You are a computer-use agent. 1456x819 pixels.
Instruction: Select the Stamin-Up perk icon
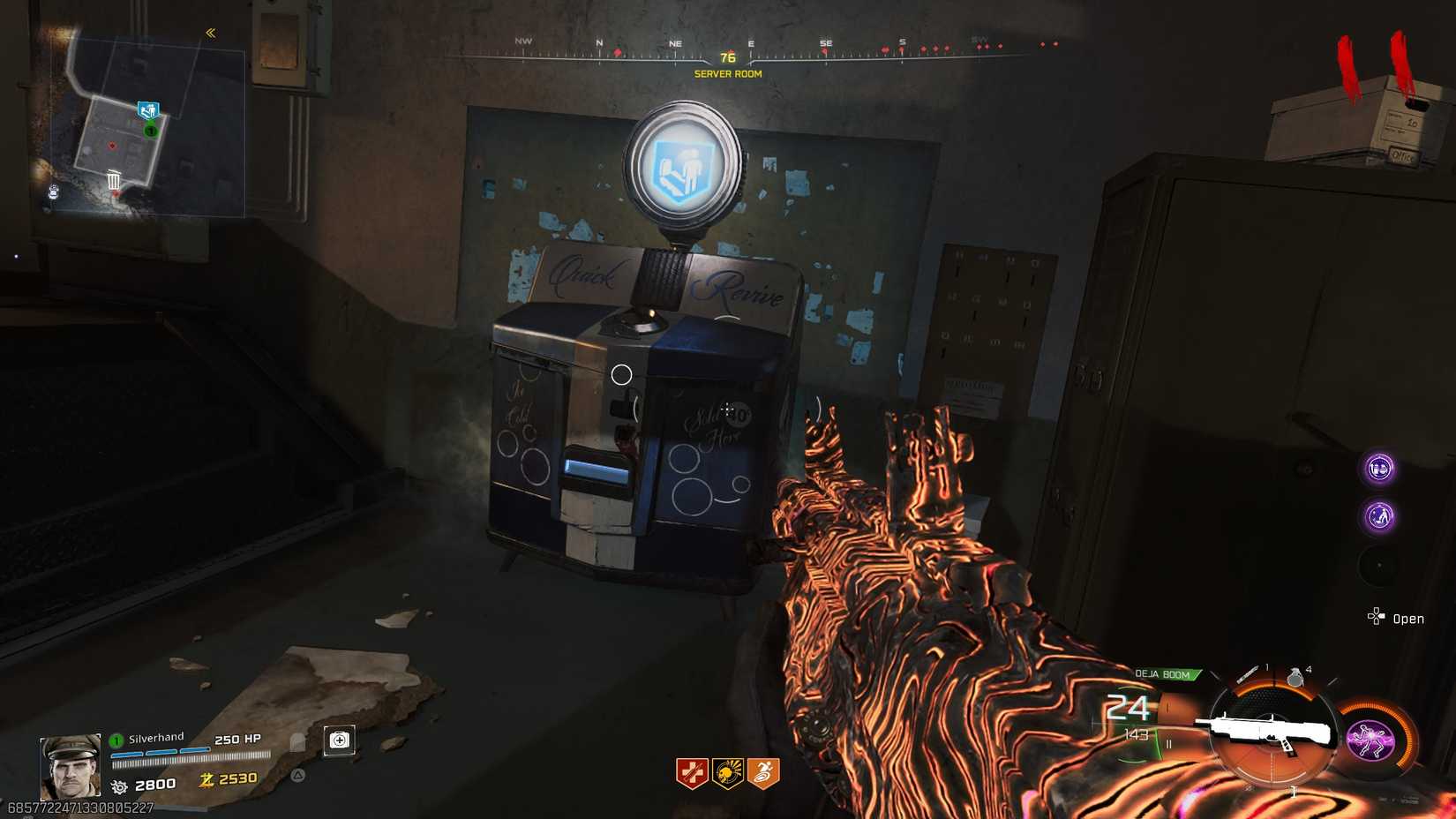766,772
